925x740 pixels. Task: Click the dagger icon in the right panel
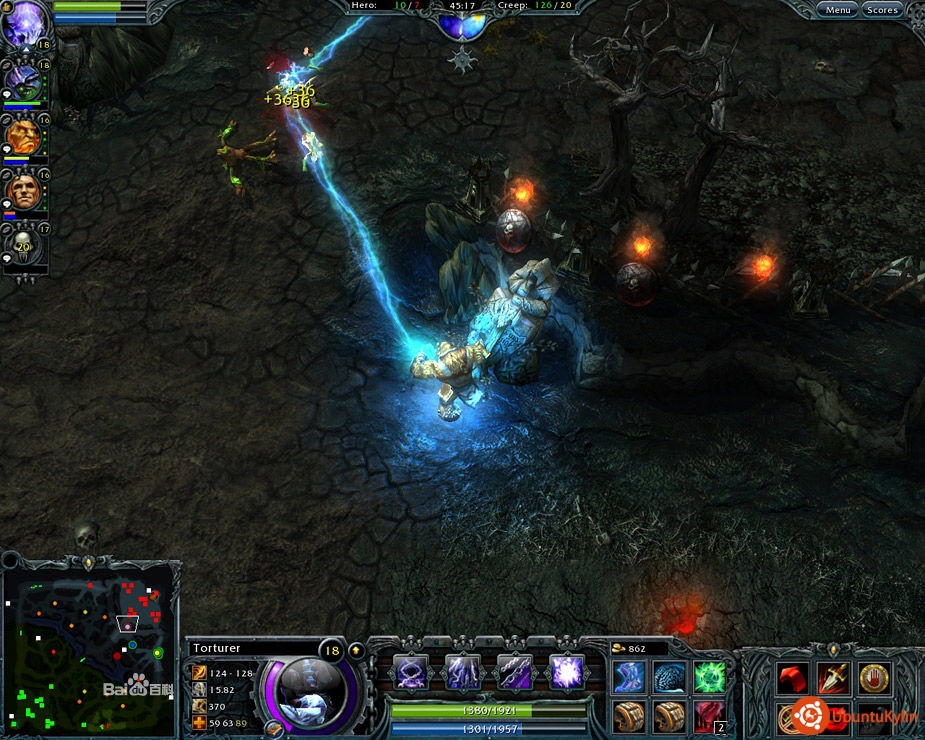tap(834, 679)
